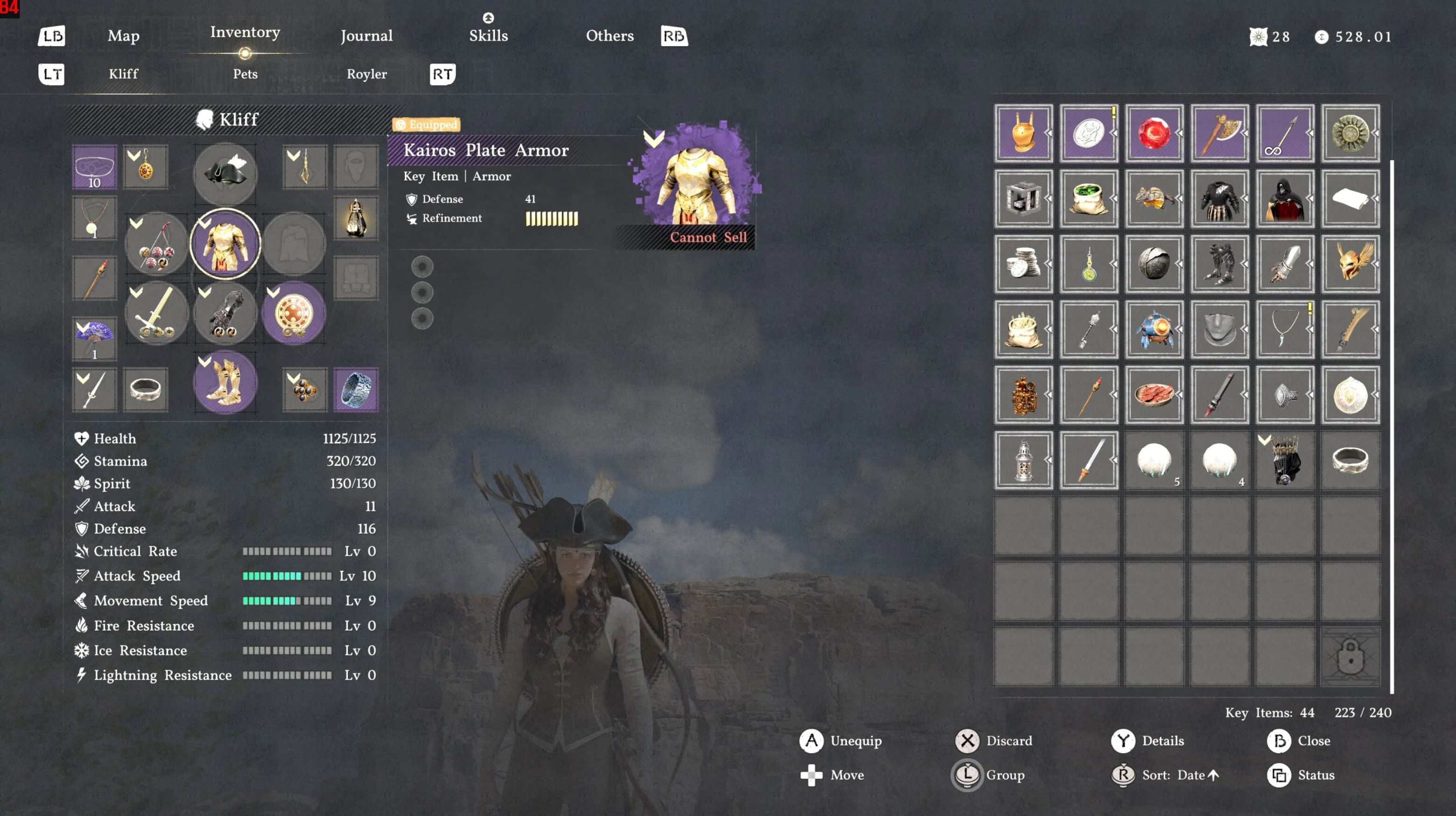The image size is (1456, 816).
Task: Select the golden winged helmet item
Action: [1350, 264]
